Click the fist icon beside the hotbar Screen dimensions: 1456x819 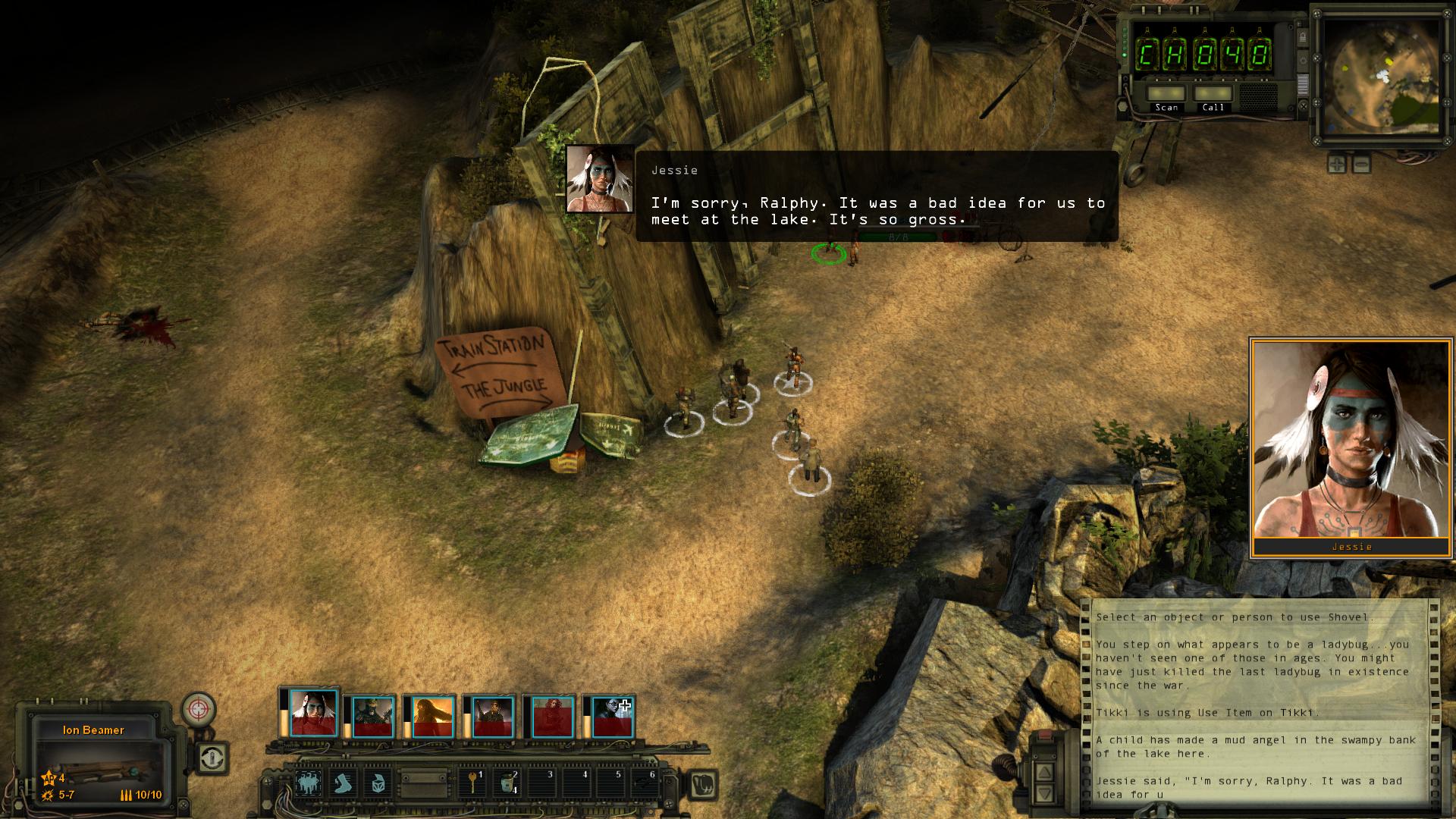click(x=701, y=784)
